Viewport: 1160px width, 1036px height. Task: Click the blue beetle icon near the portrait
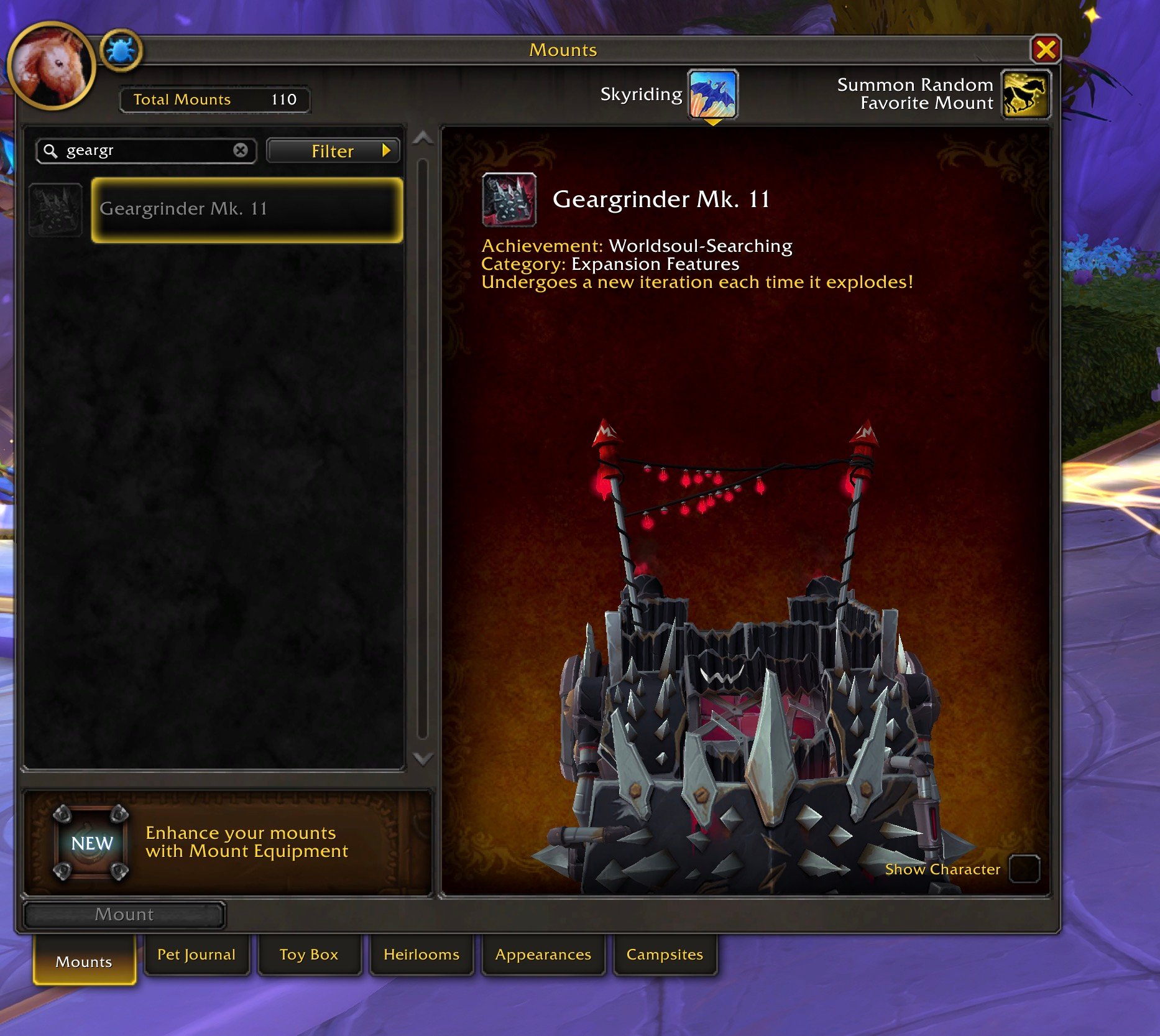121,50
